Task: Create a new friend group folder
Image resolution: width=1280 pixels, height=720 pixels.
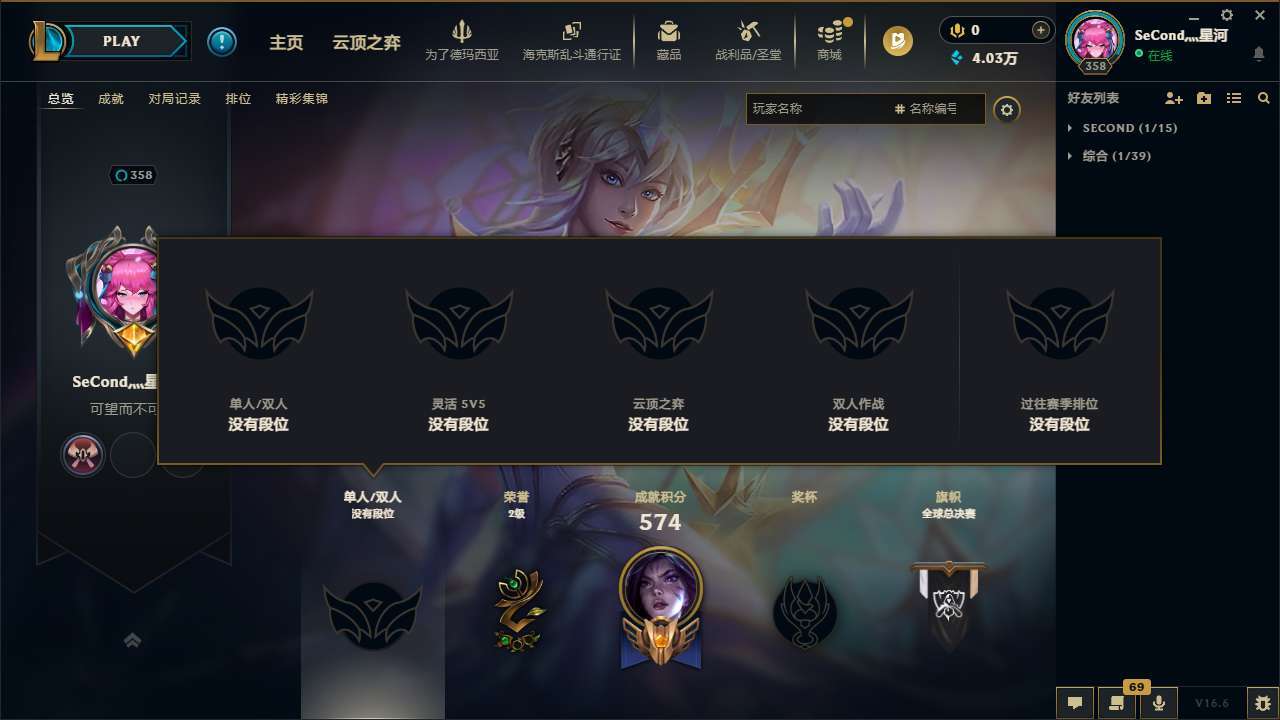Action: point(1202,98)
